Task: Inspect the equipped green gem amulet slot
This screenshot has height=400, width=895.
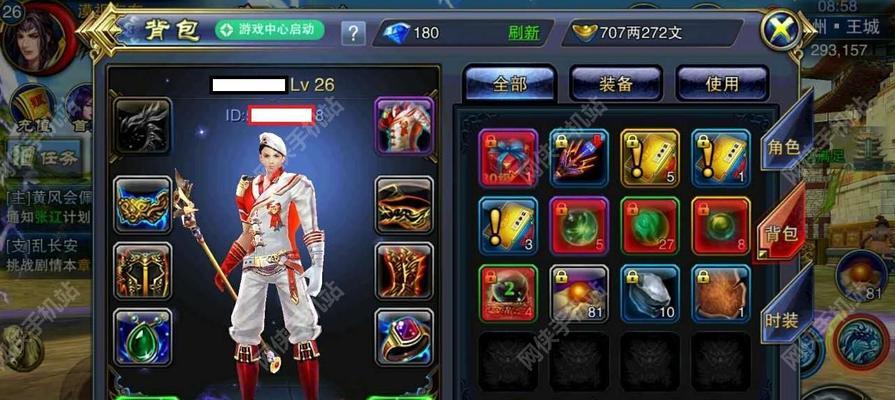Action: pos(142,336)
